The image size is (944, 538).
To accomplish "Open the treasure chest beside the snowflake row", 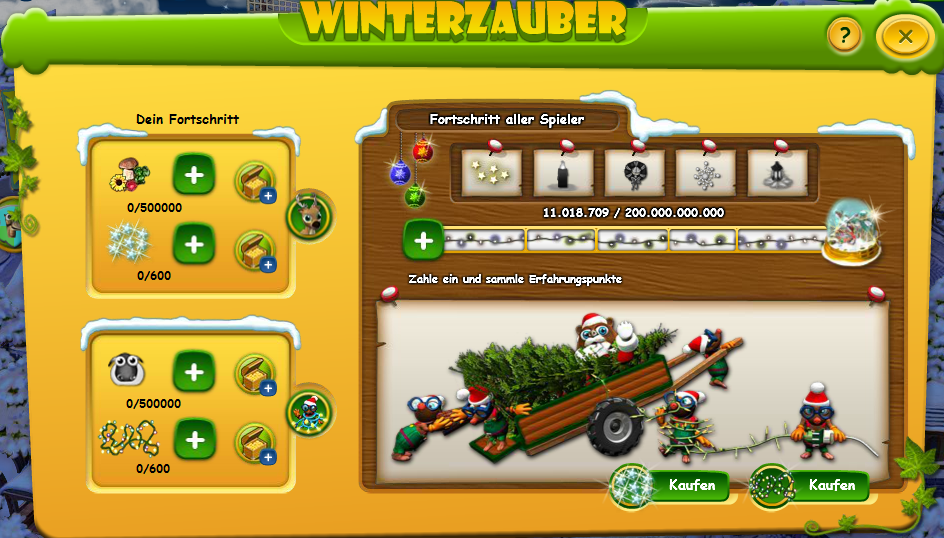I will click(254, 250).
